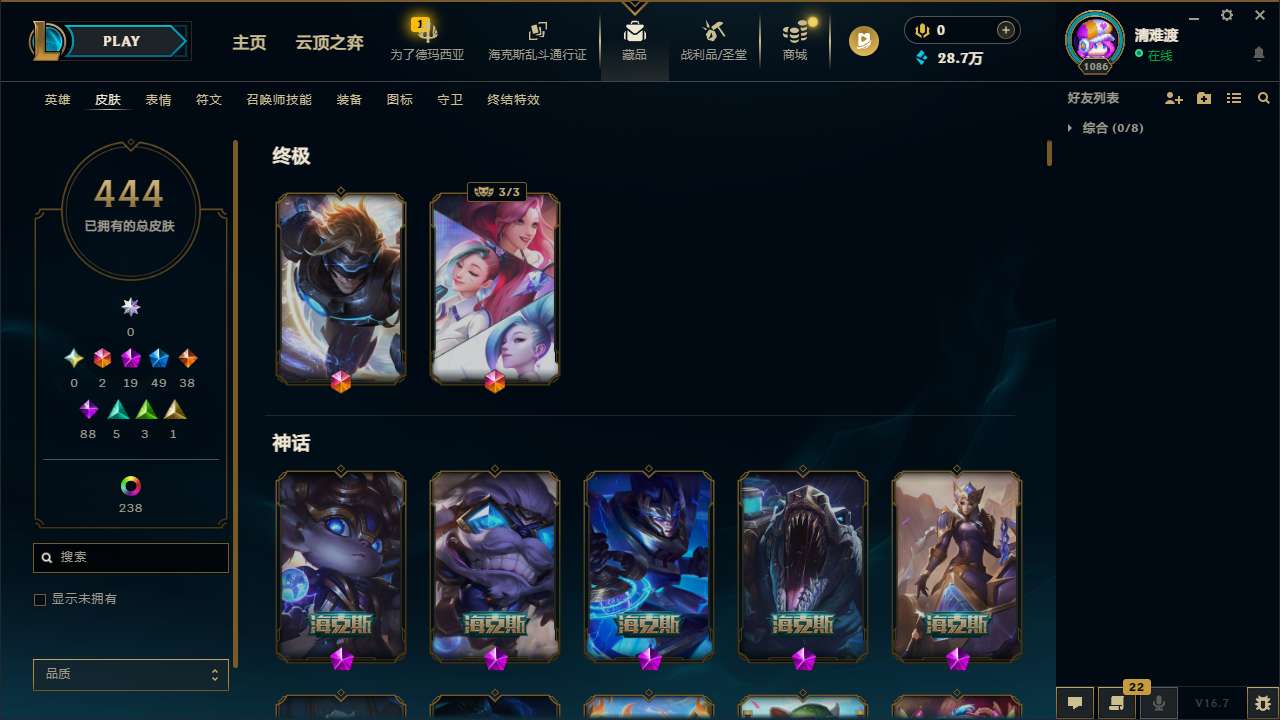This screenshot has height=720, width=1280.
Task: Open the friend list search icon
Action: pyautogui.click(x=1263, y=98)
